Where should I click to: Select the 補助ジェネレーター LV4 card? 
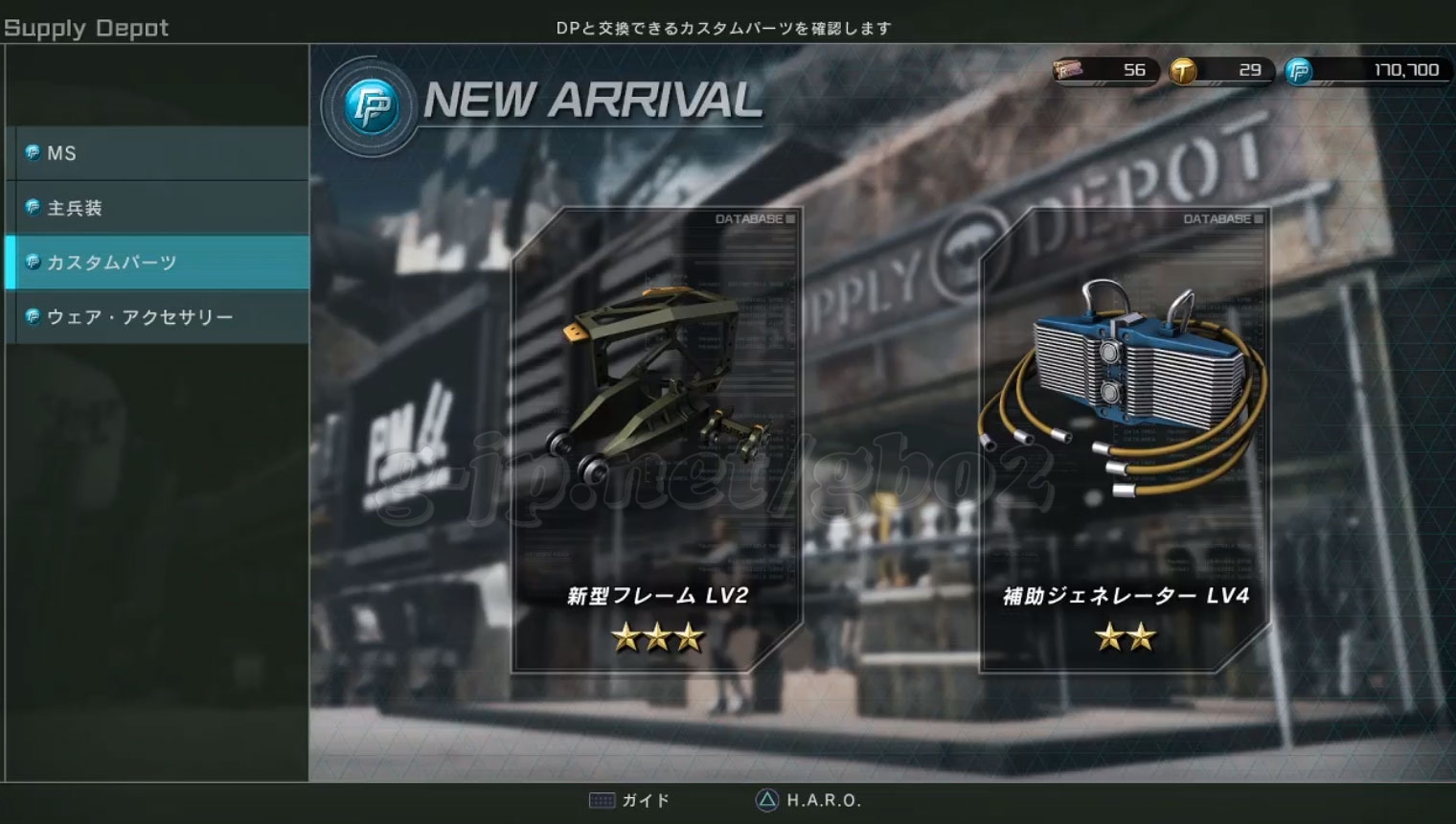point(1125,441)
